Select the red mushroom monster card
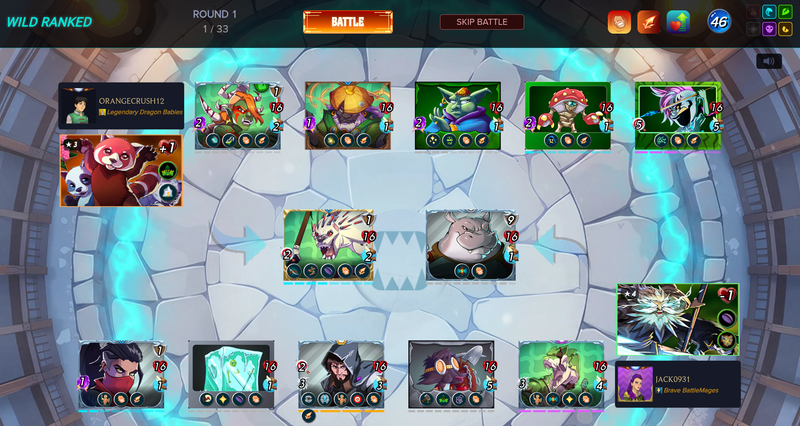Viewport: 800px width, 426px height. (x=567, y=116)
